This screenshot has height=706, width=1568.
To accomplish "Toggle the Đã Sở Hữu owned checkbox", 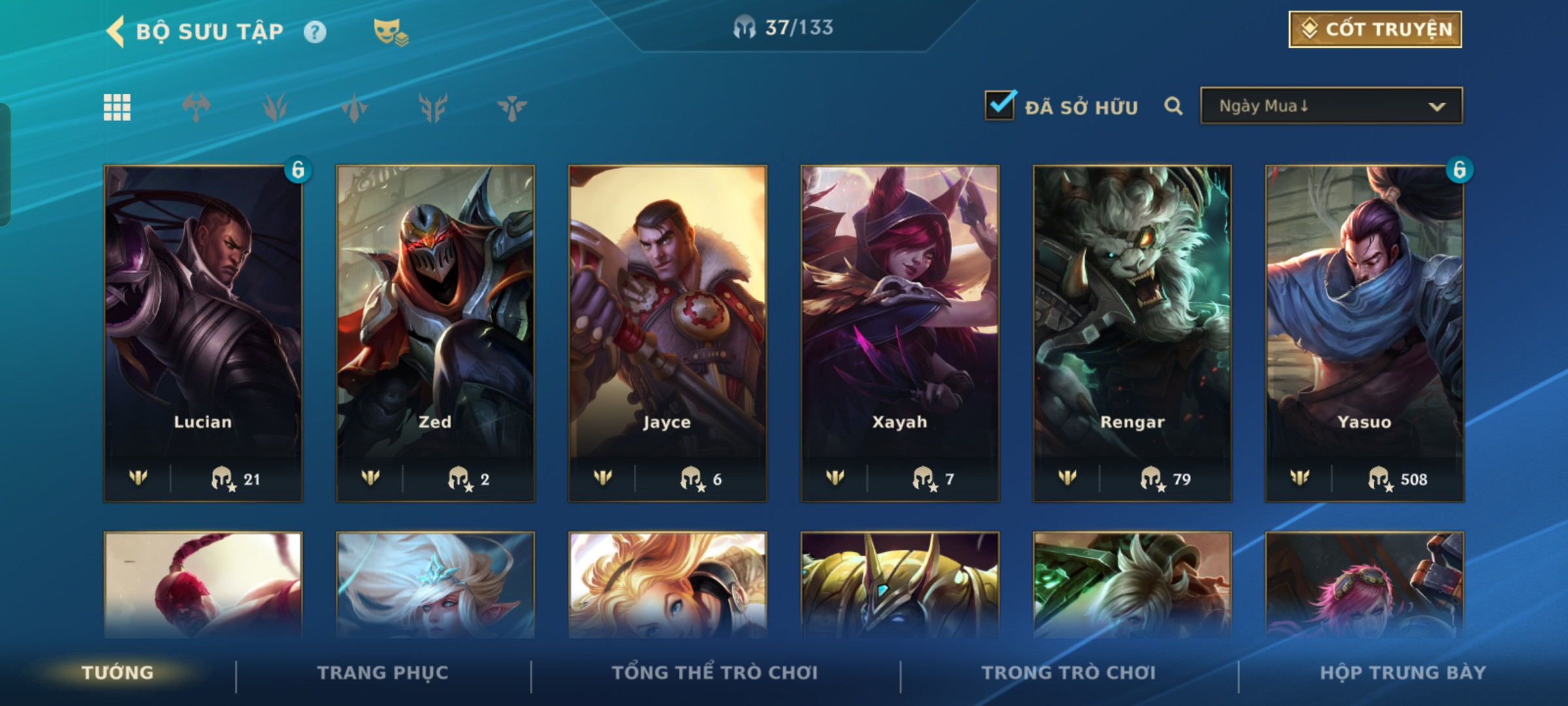I will (x=1000, y=105).
